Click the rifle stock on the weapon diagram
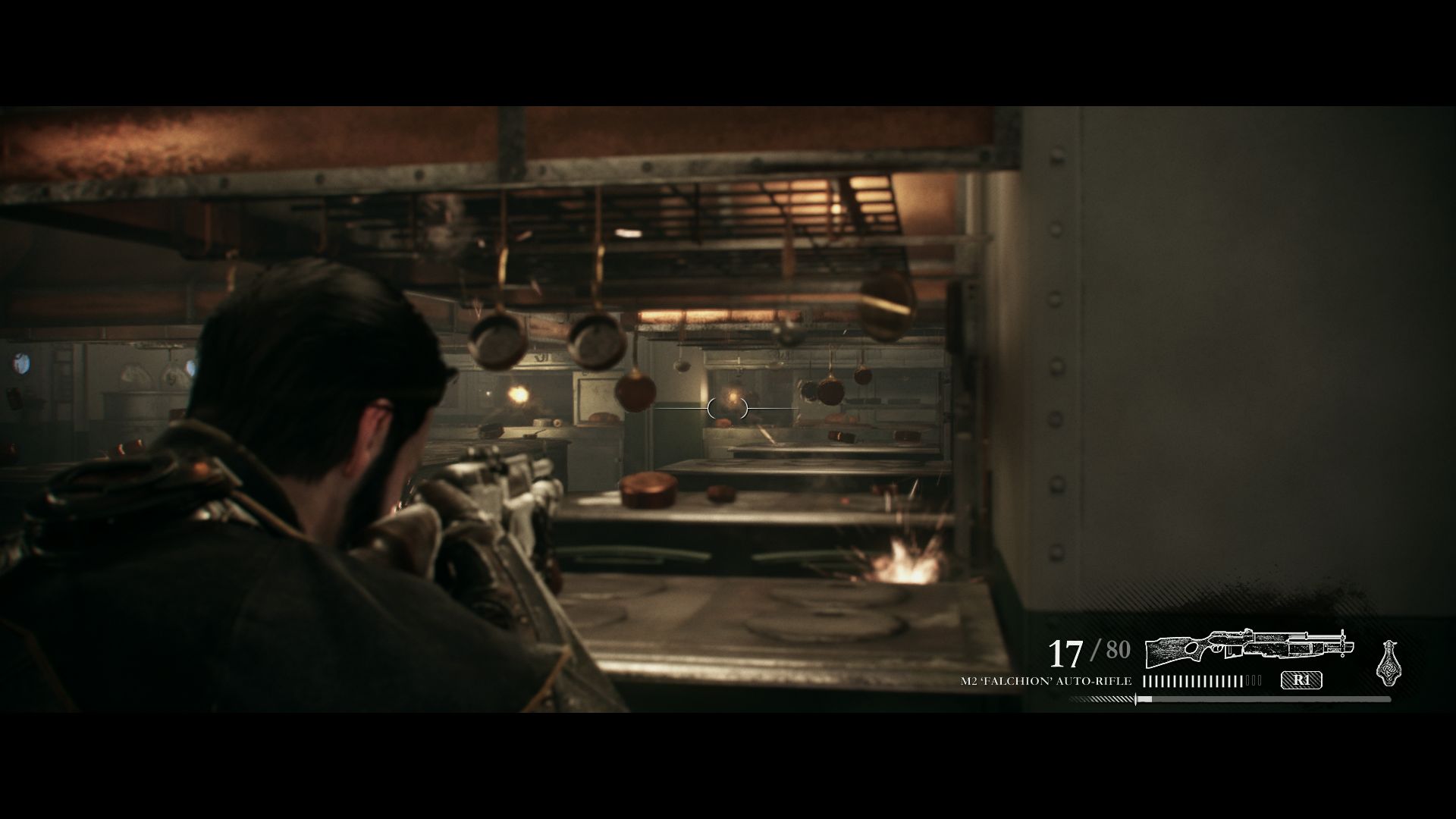Screen dimensions: 1456x819 [x=1166, y=652]
